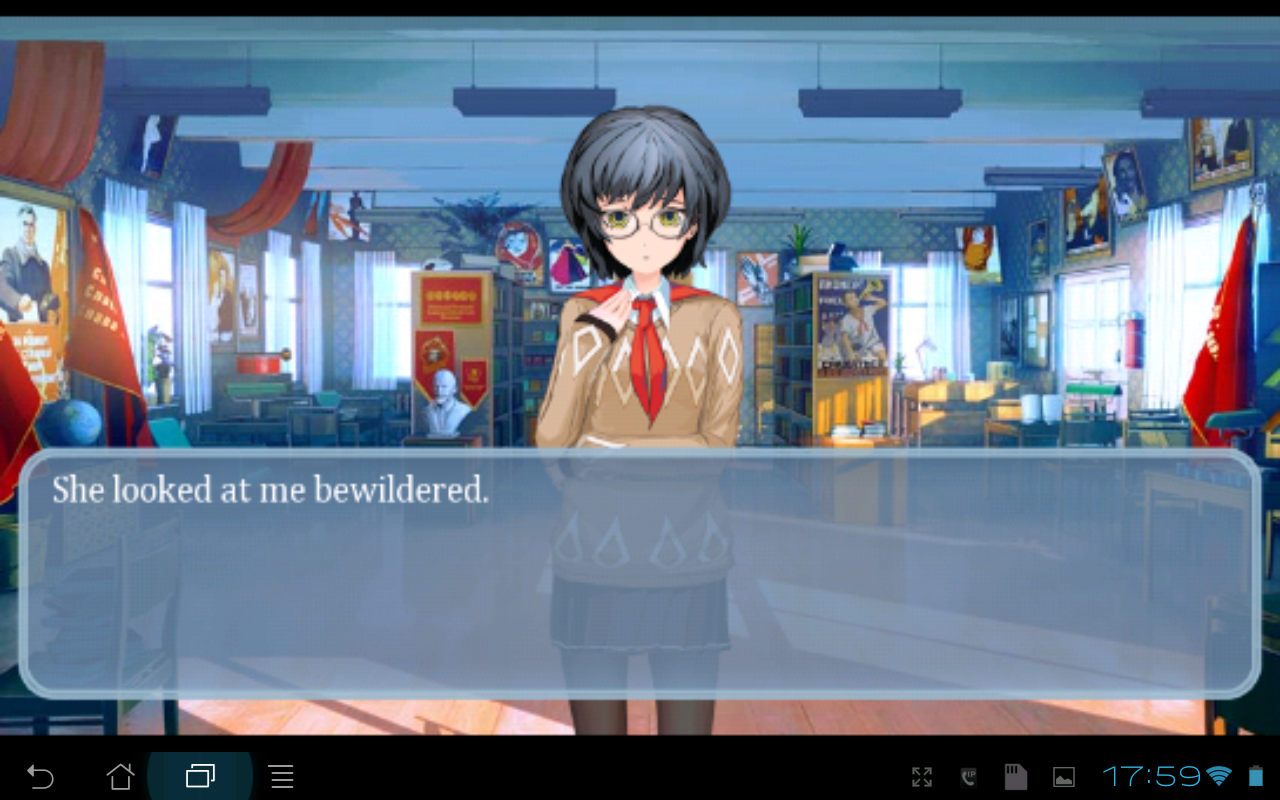Screen dimensions: 1280x800
Task: Open the Recent Apps switcher
Action: (x=199, y=776)
